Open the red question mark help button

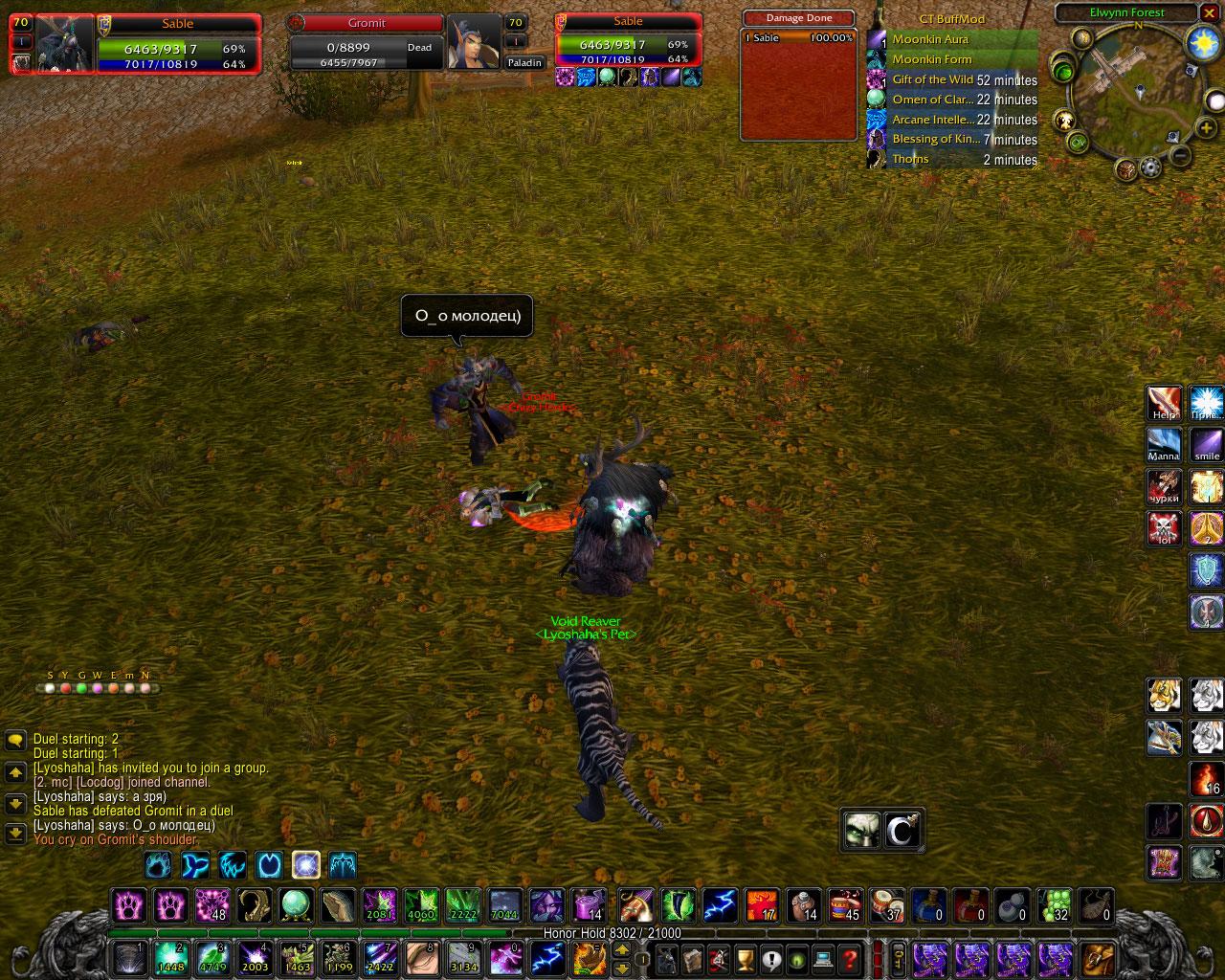click(x=849, y=958)
